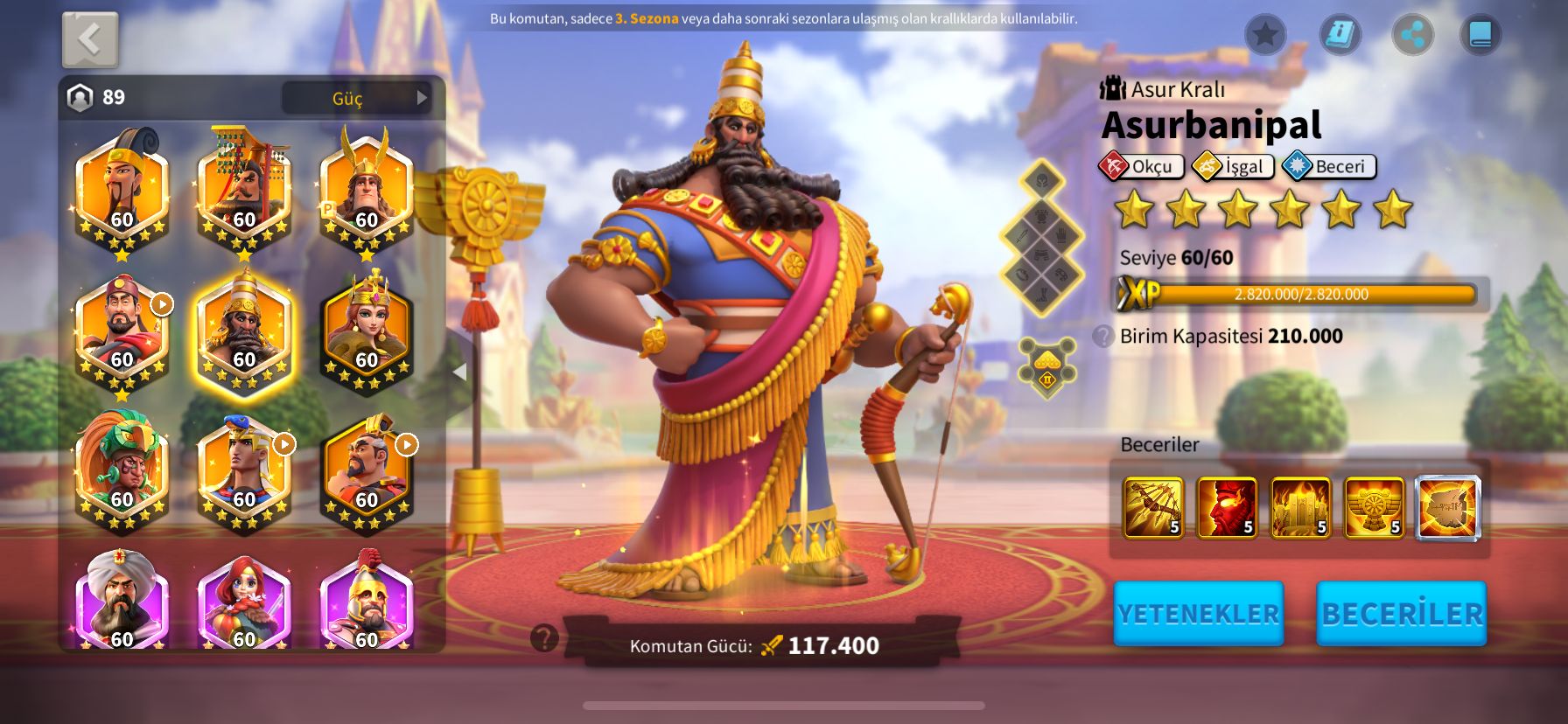
Task: Open the formation badge below equipment
Action: pyautogui.click(x=1046, y=367)
